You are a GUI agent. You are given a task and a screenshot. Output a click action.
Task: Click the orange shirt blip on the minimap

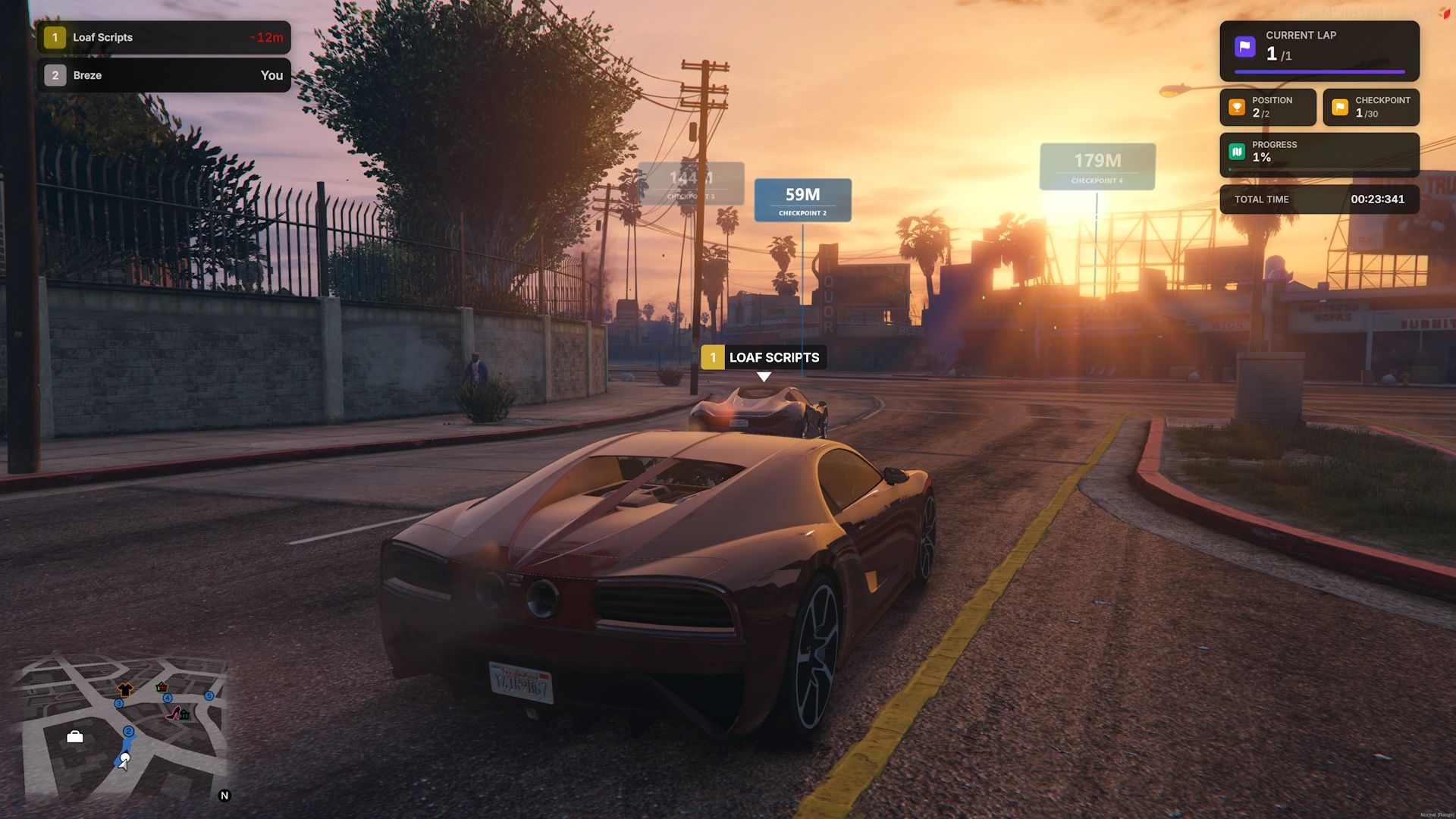coord(125,689)
